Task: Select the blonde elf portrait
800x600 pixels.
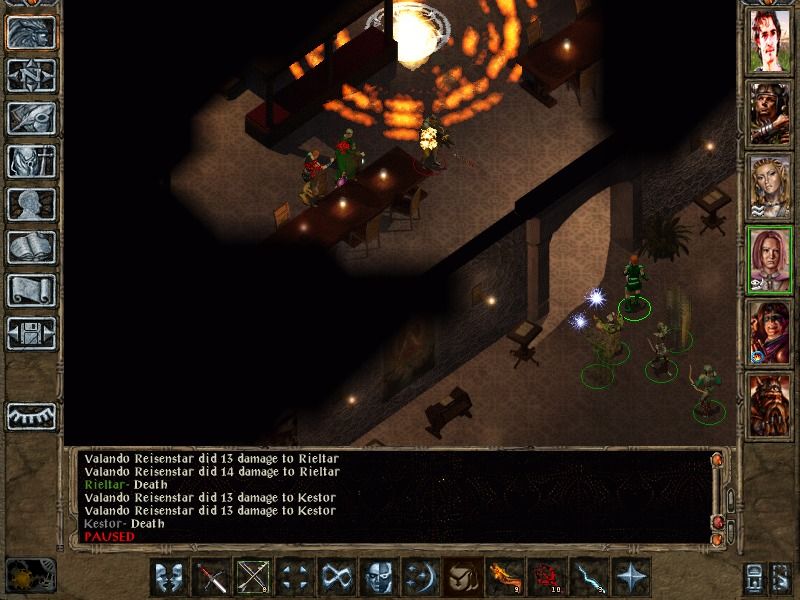Action: pos(769,187)
